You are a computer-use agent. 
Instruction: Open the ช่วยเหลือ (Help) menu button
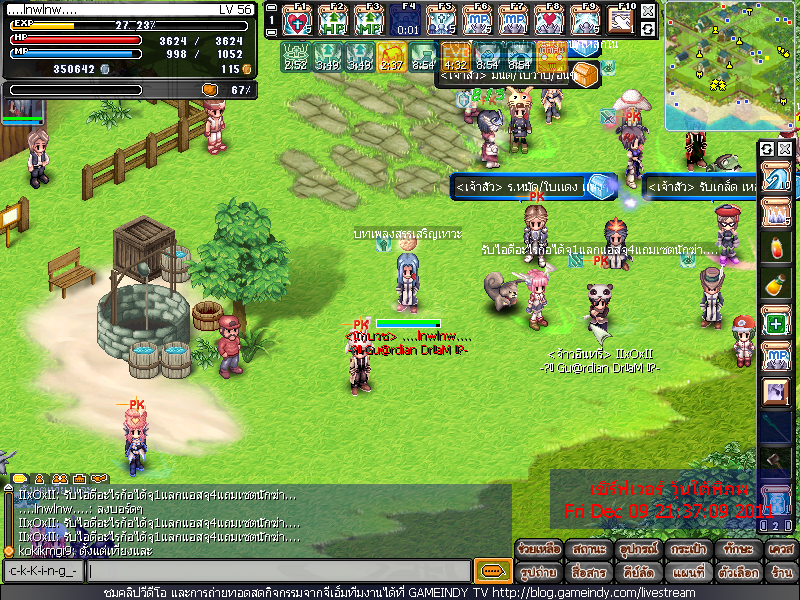[x=539, y=551]
